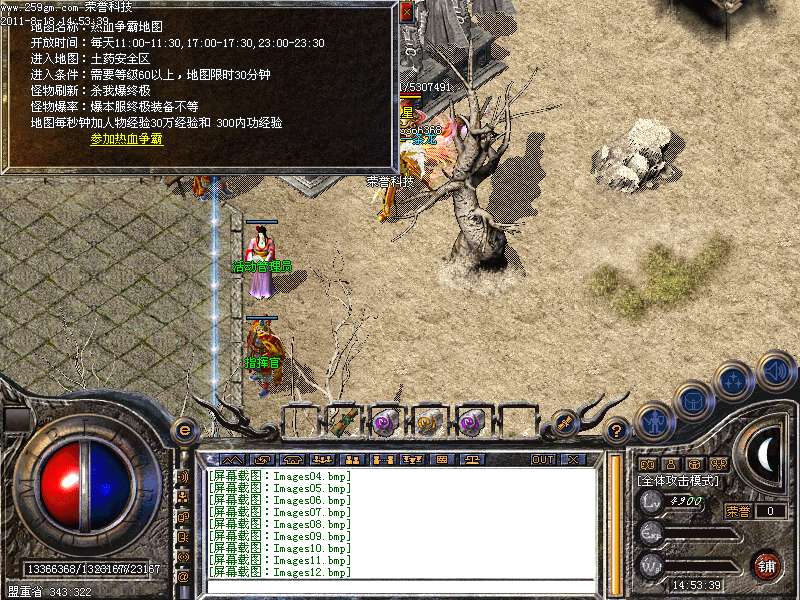Toggle sound with the speaker button

pyautogui.click(x=774, y=369)
